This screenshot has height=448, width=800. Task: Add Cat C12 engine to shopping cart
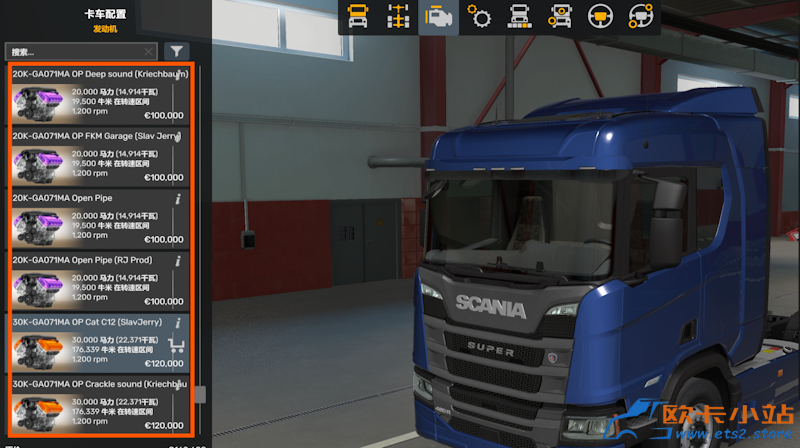pyautogui.click(x=179, y=346)
